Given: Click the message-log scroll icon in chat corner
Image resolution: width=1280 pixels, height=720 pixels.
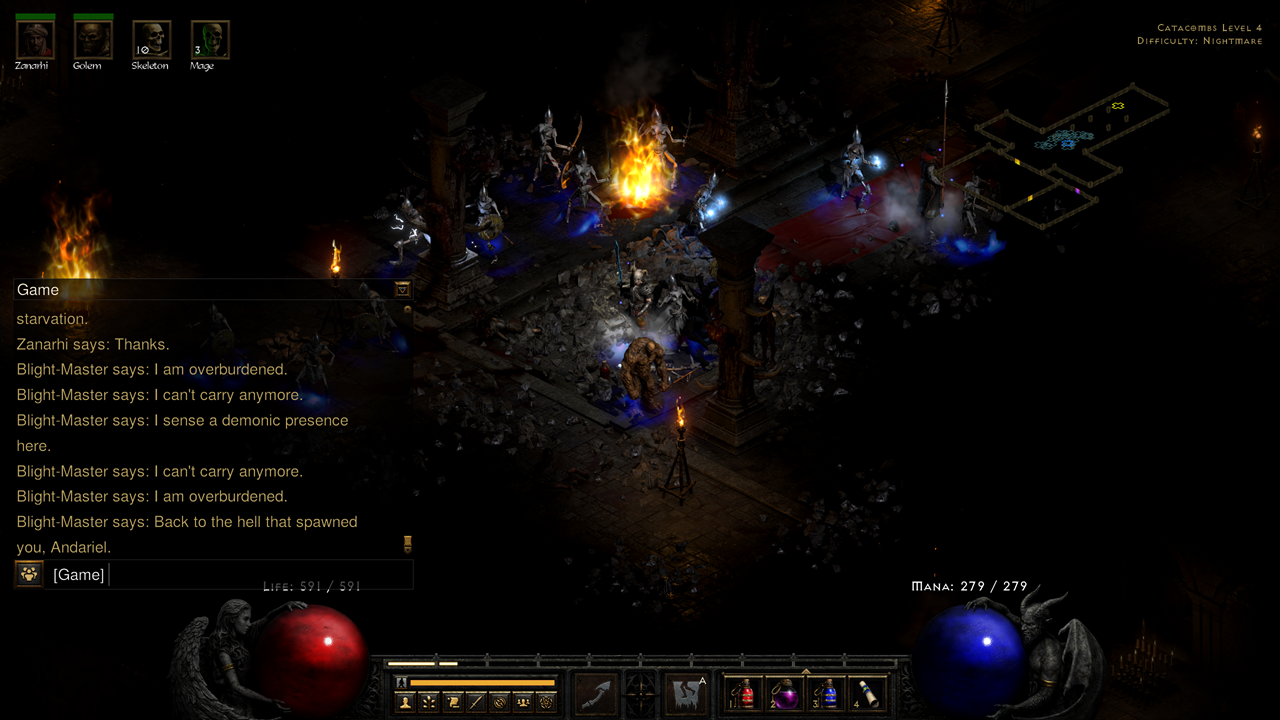Looking at the screenshot, I should (408, 545).
